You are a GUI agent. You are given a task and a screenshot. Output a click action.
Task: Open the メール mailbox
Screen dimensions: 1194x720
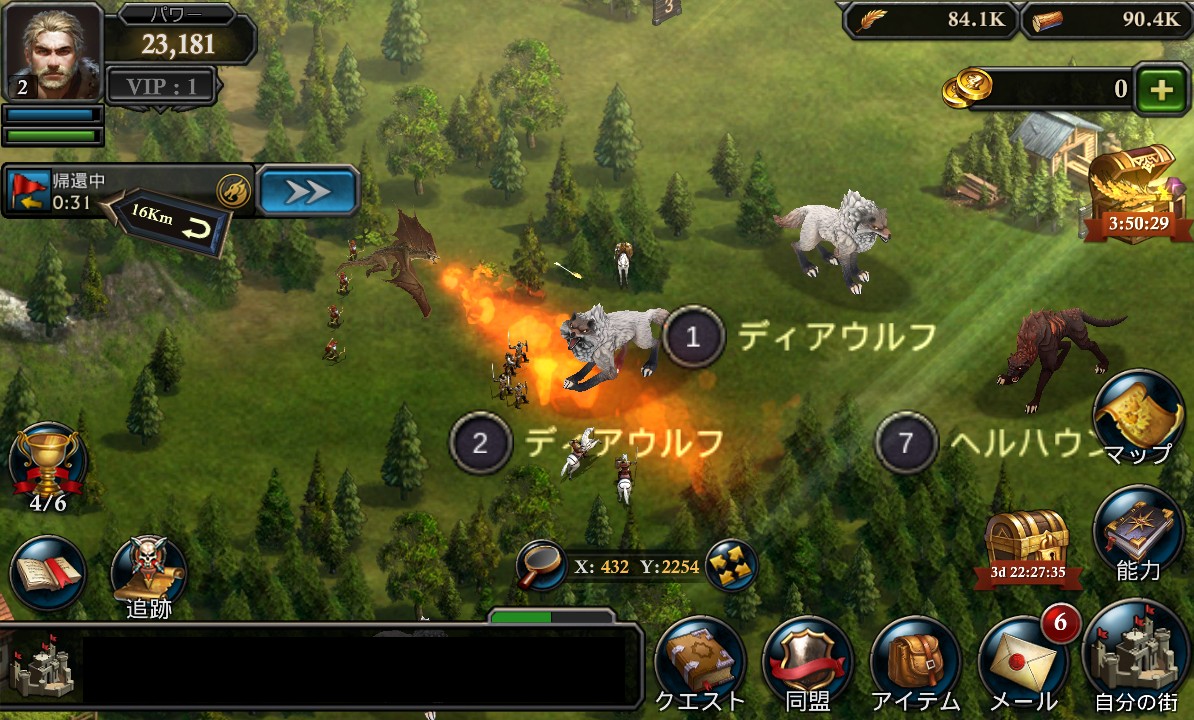[x=1023, y=662]
